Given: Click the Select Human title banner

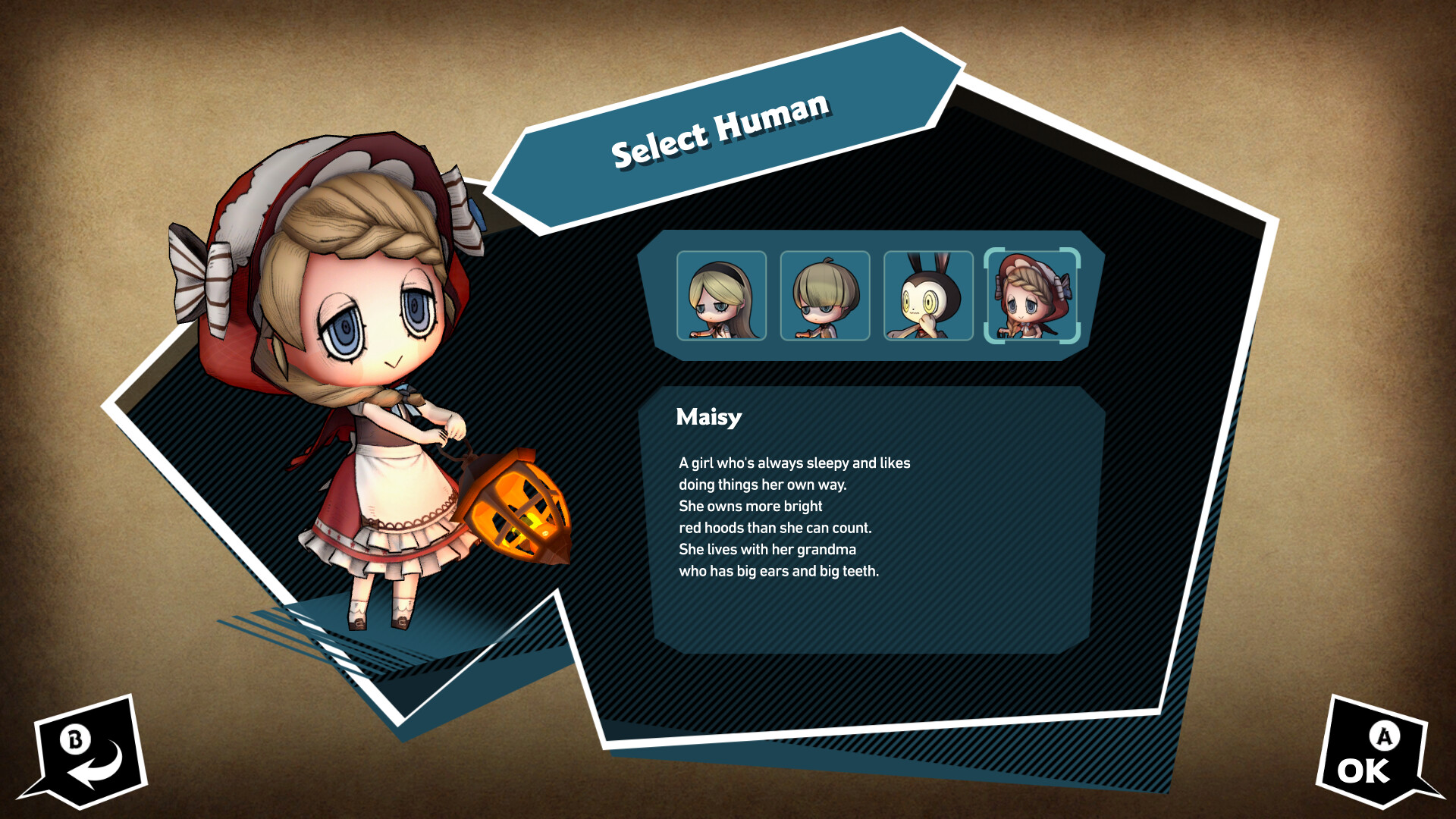Looking at the screenshot, I should click(x=720, y=133).
